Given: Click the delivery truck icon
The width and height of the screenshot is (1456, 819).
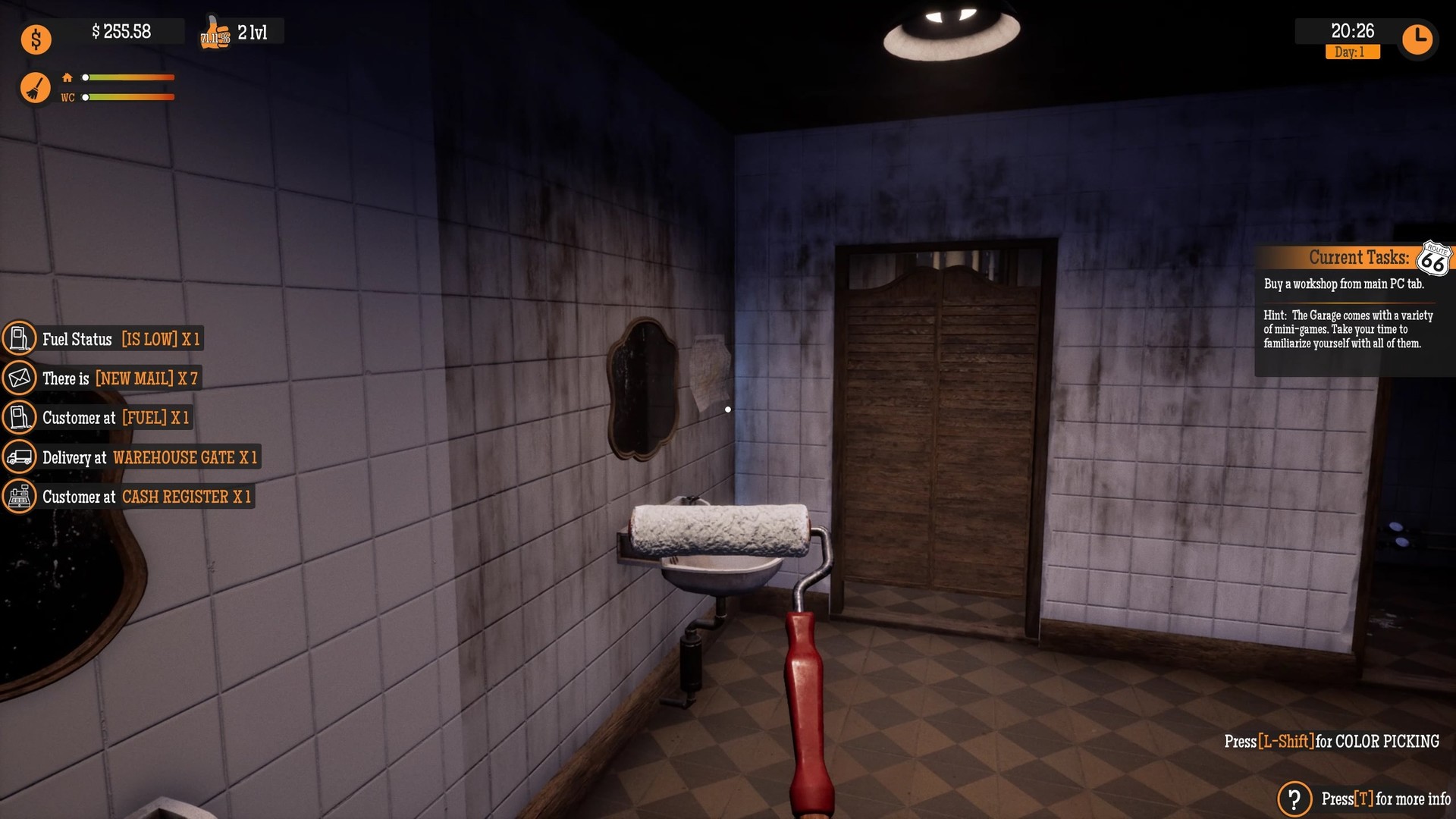Looking at the screenshot, I should [x=20, y=457].
